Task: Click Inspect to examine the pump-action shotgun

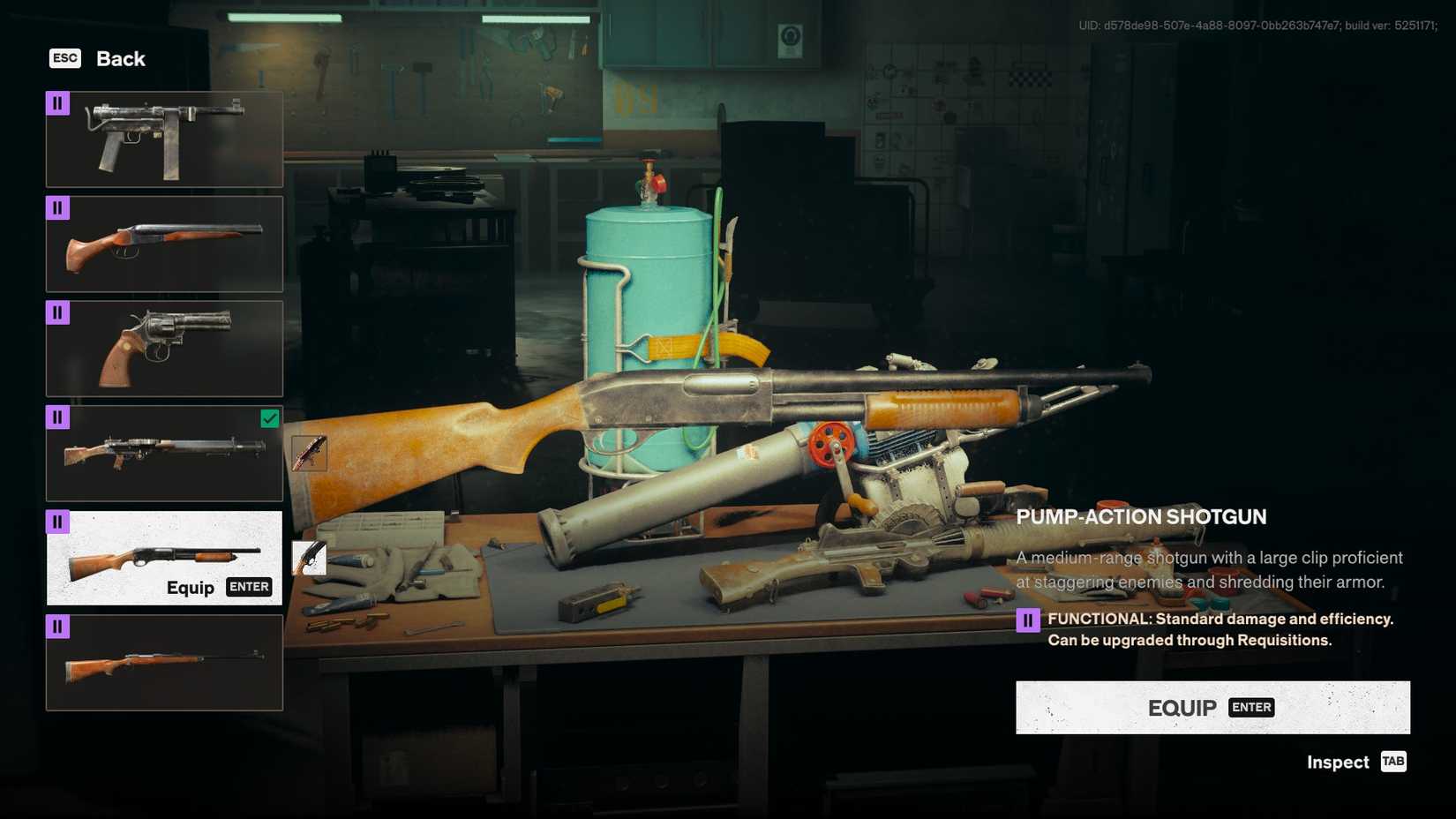Action: tap(1336, 762)
